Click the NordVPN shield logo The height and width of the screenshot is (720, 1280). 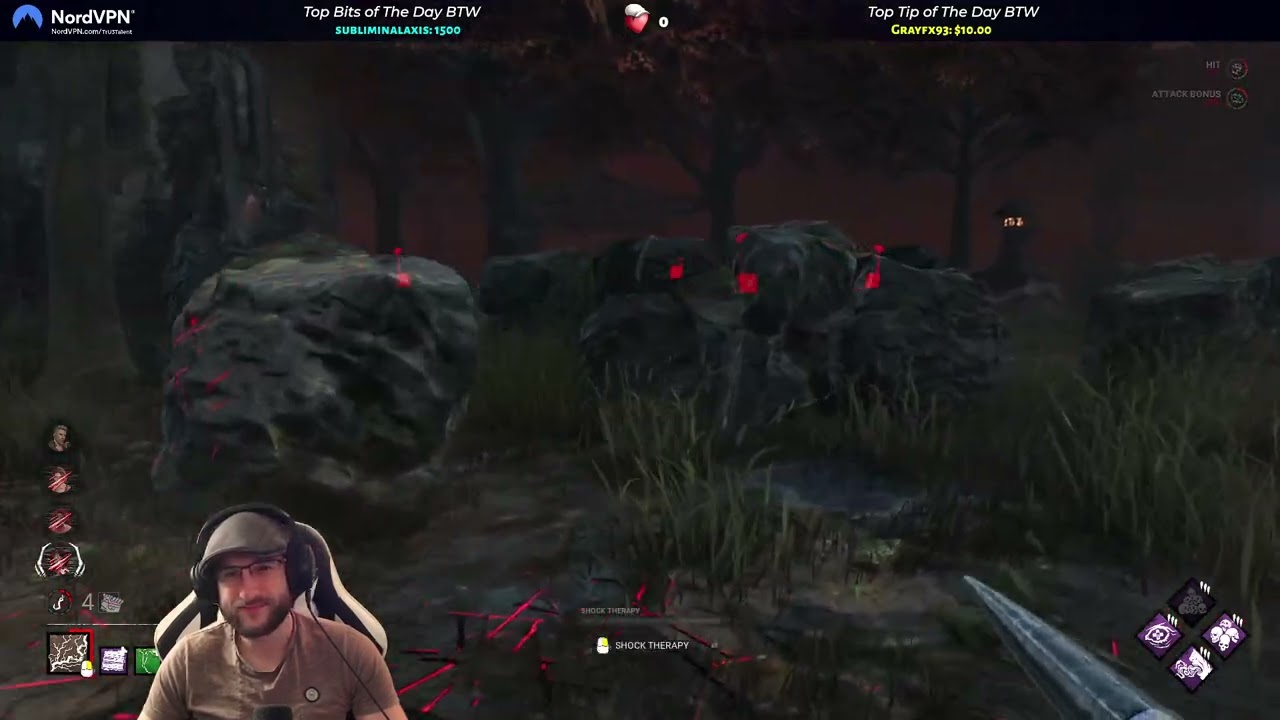pos(27,18)
